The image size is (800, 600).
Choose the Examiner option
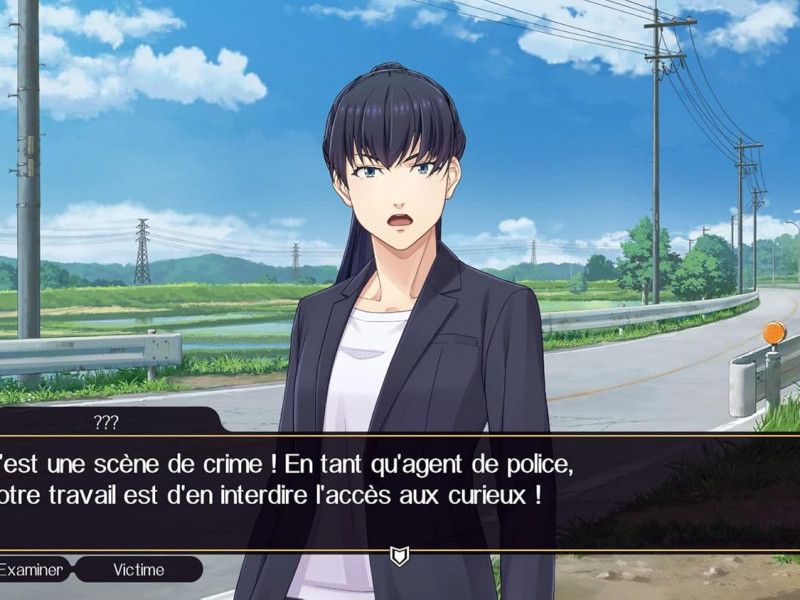tap(32, 570)
